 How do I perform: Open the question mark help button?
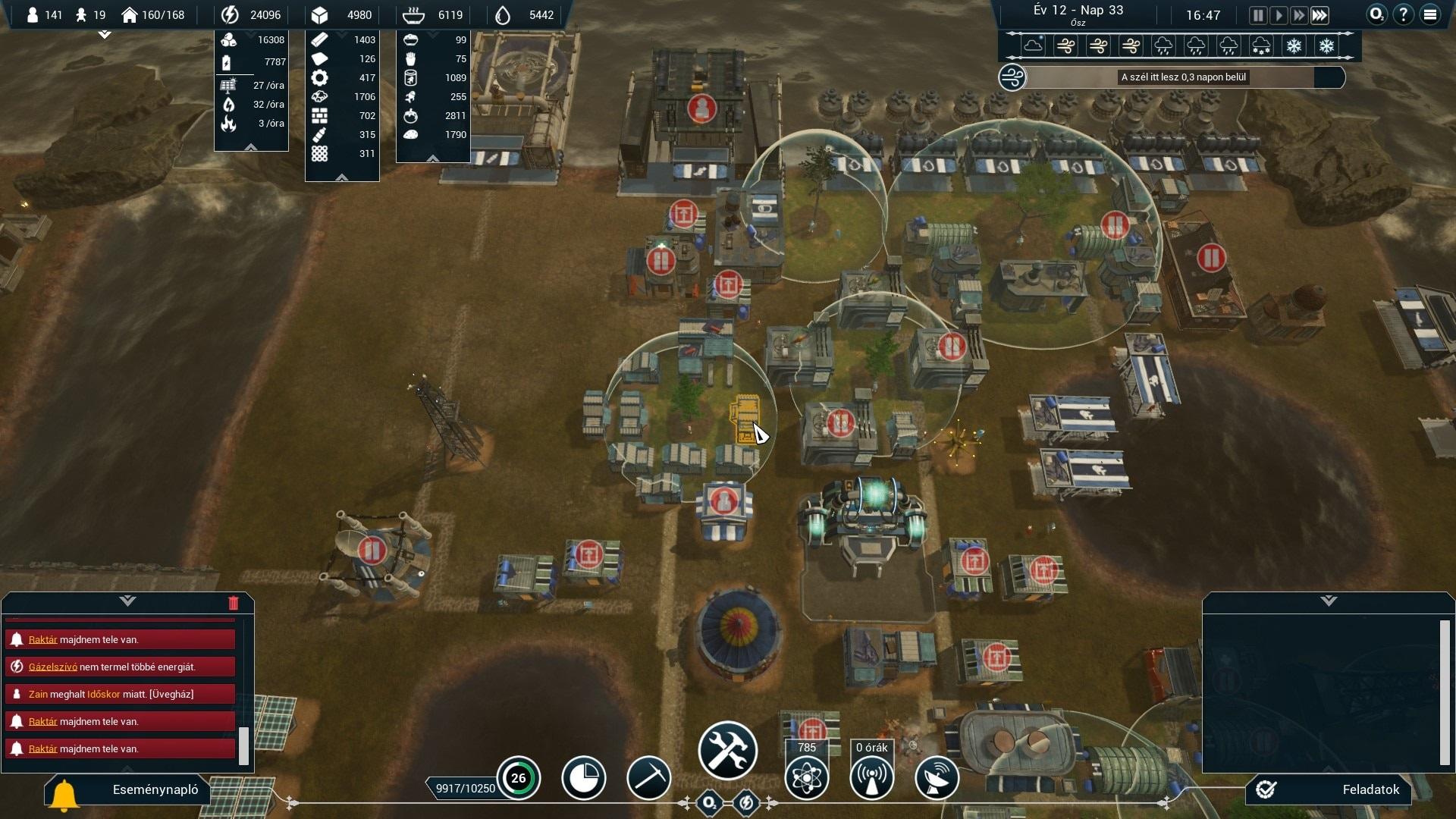[1404, 14]
